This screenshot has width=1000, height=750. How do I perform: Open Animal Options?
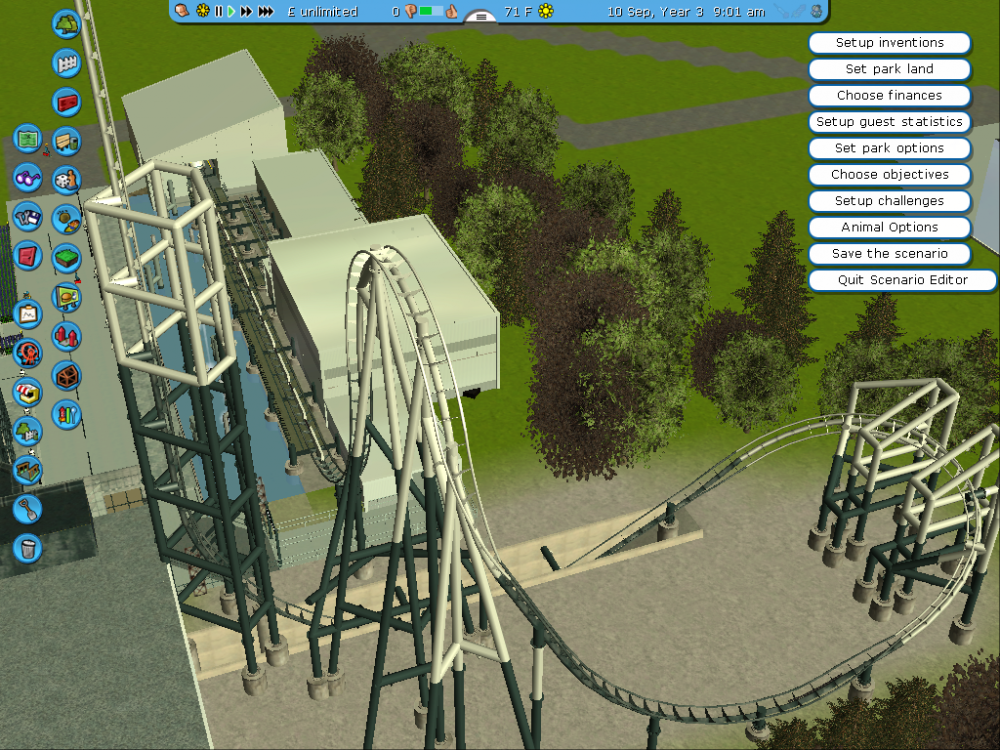pyautogui.click(x=889, y=227)
